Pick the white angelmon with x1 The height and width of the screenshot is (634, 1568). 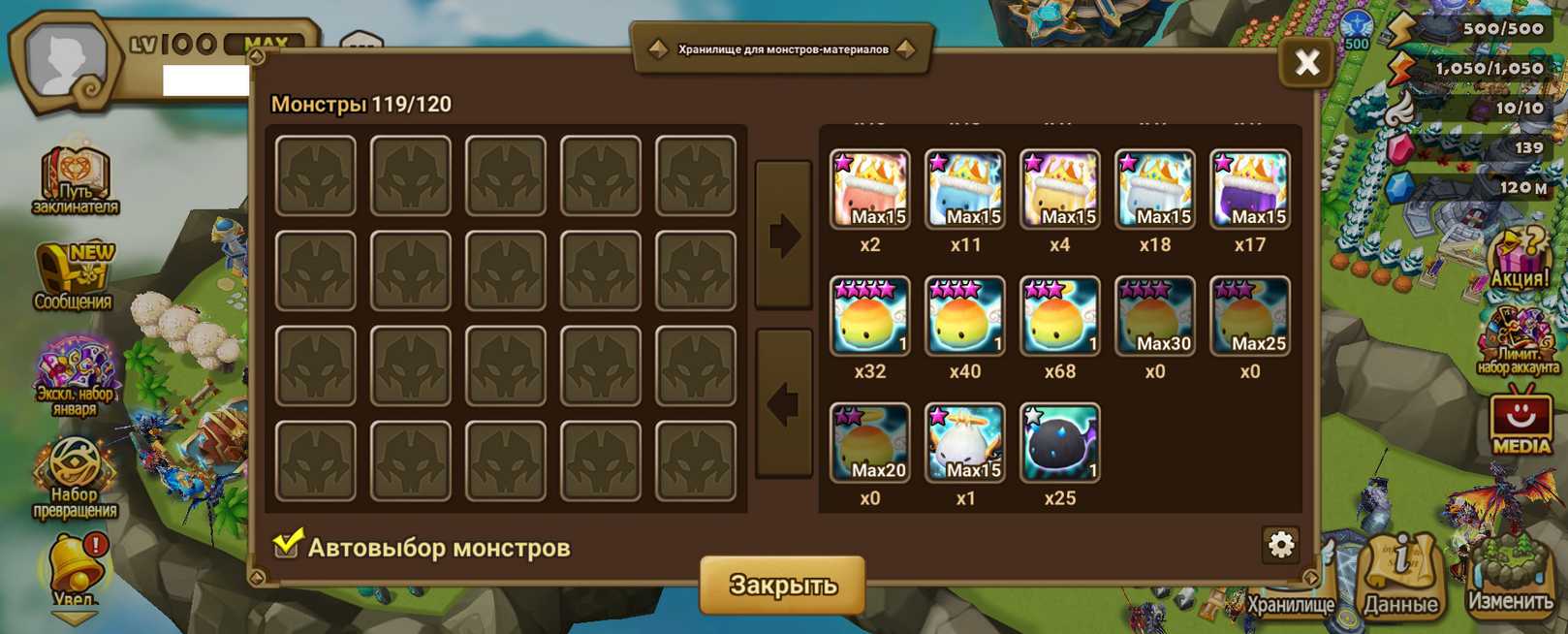964,443
